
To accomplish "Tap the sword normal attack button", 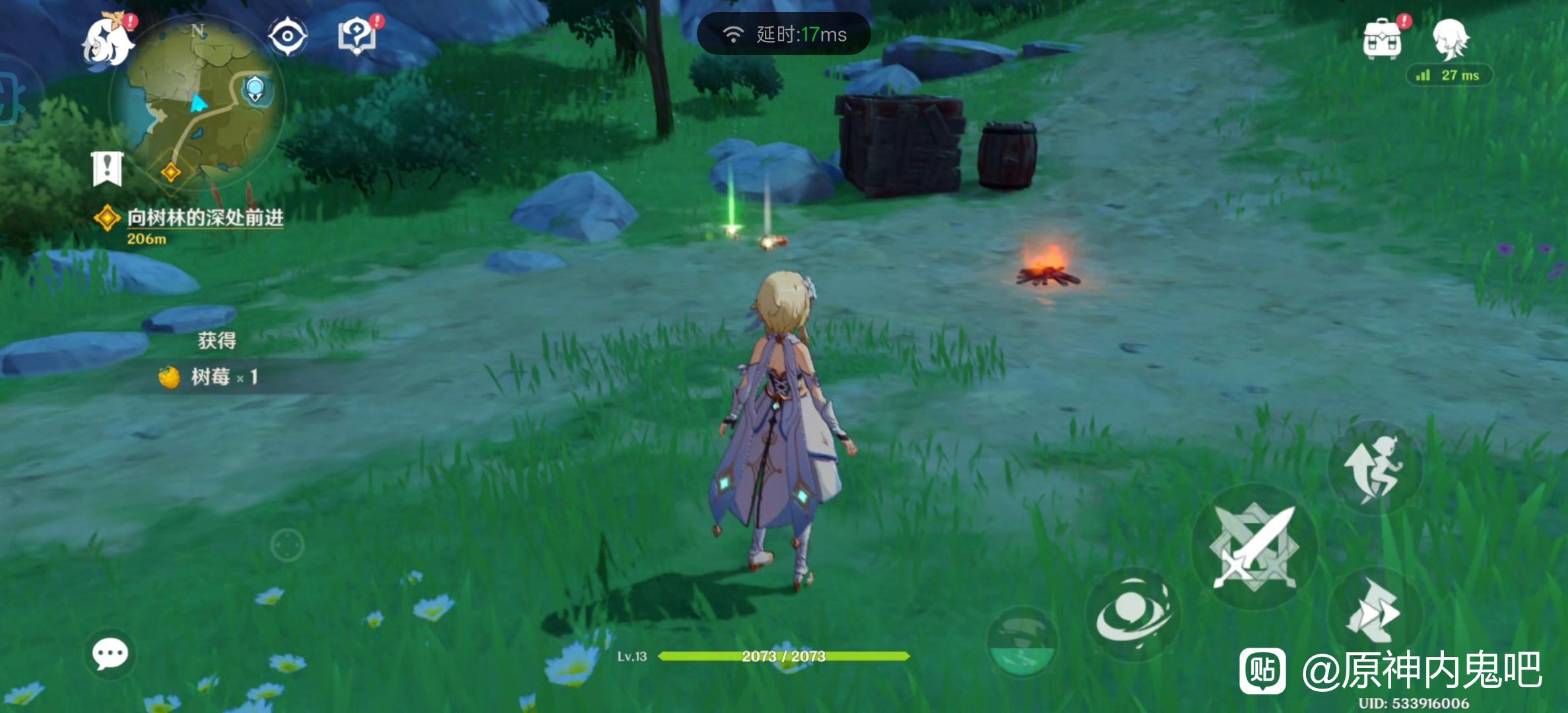I will tap(1254, 547).
